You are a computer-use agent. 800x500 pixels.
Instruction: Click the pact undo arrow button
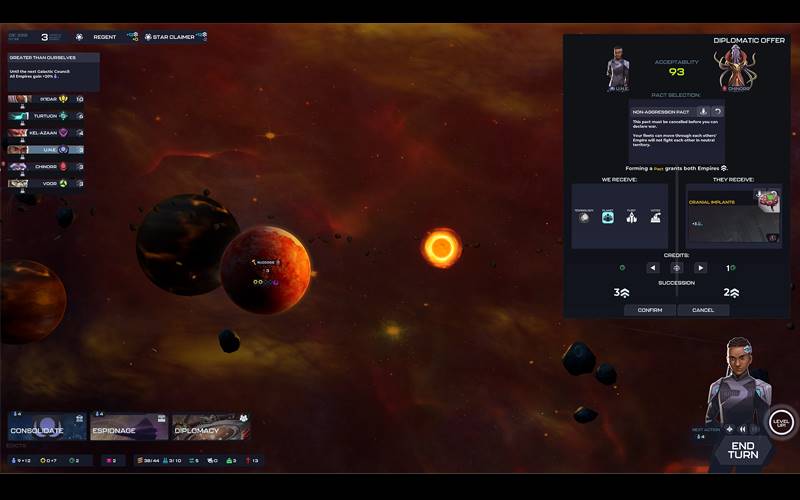[717, 111]
